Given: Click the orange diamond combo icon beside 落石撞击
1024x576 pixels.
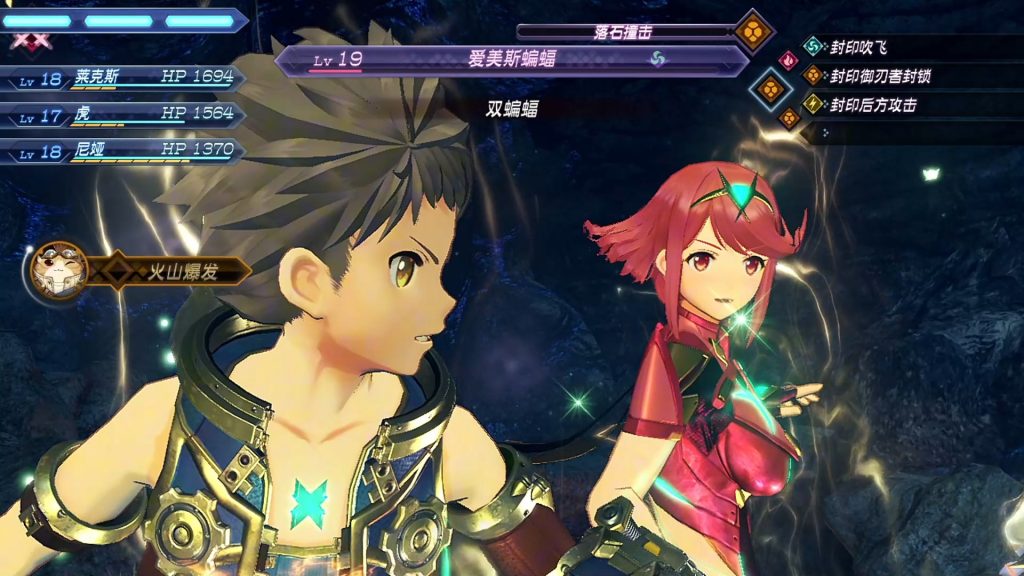Looking at the screenshot, I should [752, 31].
